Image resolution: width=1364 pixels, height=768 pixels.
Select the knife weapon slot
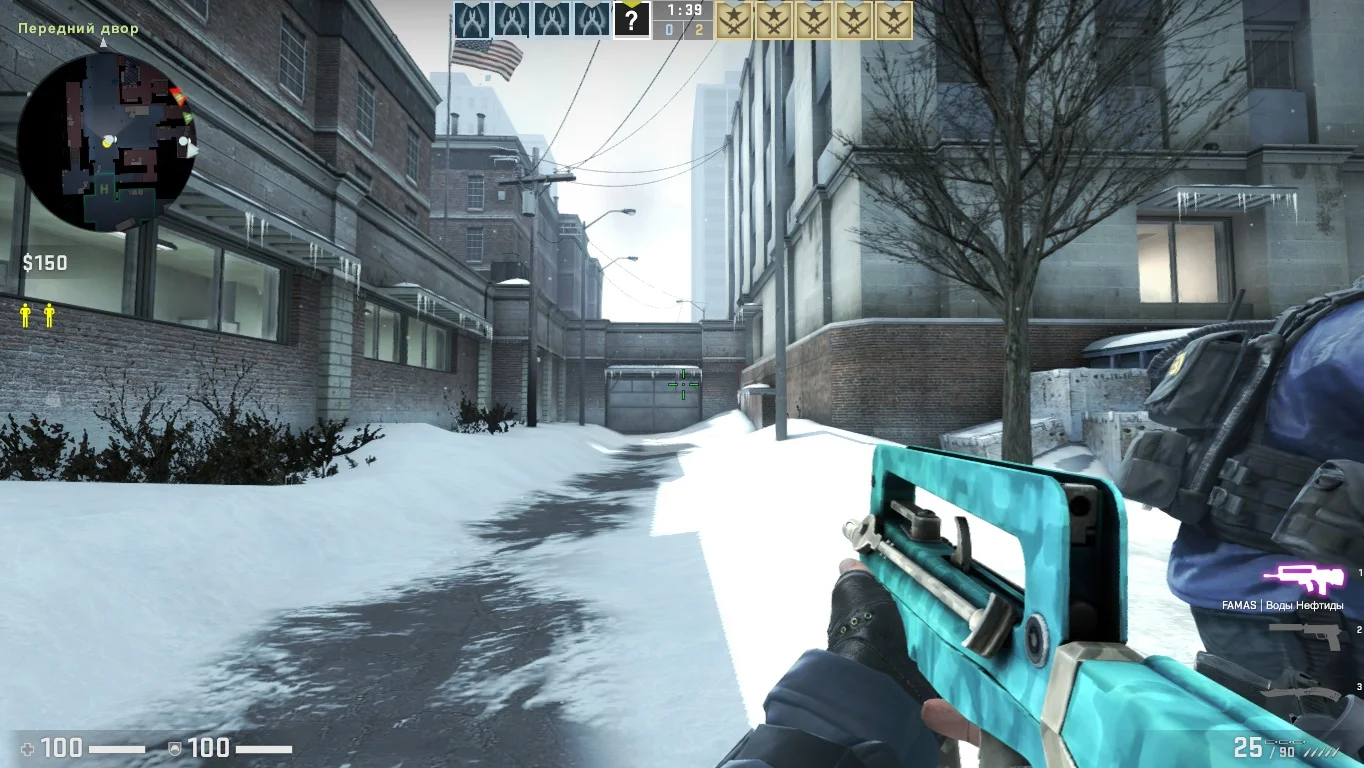point(1301,691)
